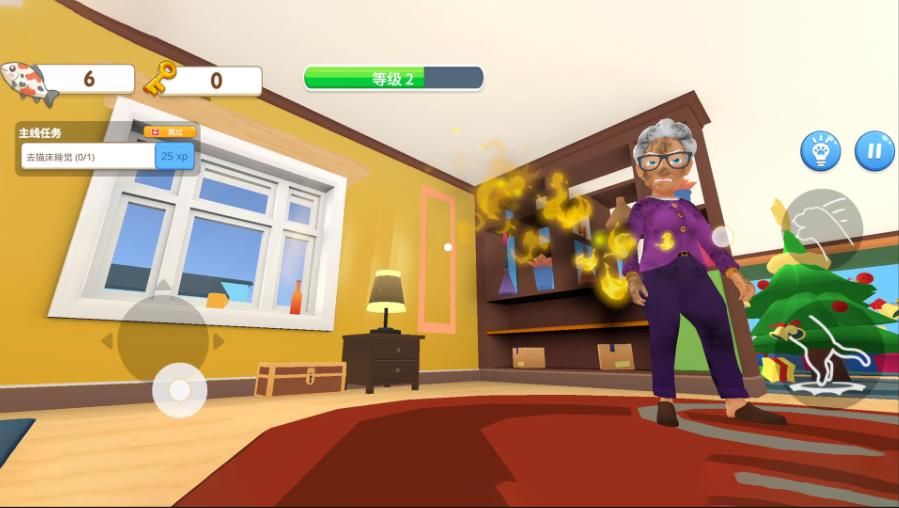Open the fish currency counter

(68, 80)
